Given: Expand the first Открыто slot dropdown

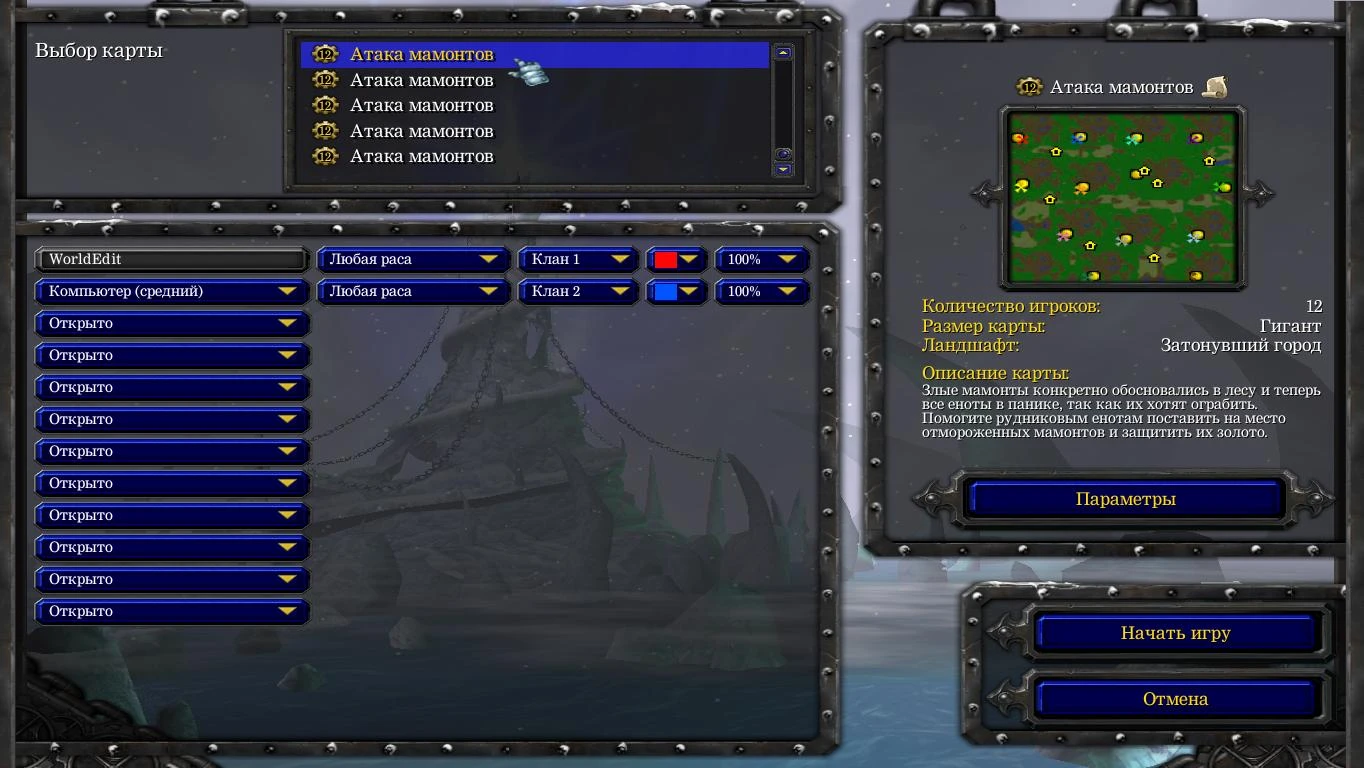Looking at the screenshot, I should [171, 323].
